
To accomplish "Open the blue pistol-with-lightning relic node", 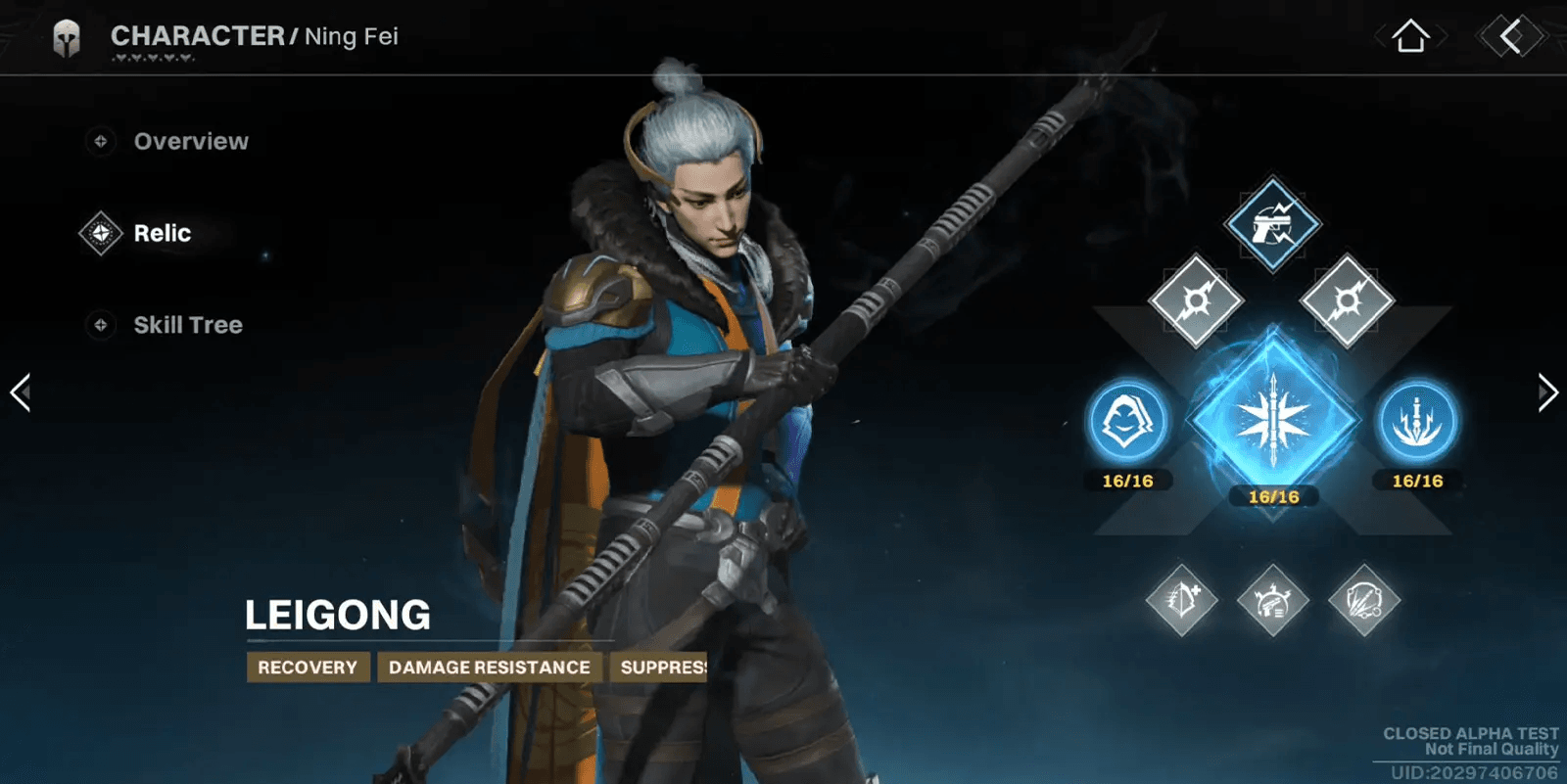I will [x=1272, y=224].
